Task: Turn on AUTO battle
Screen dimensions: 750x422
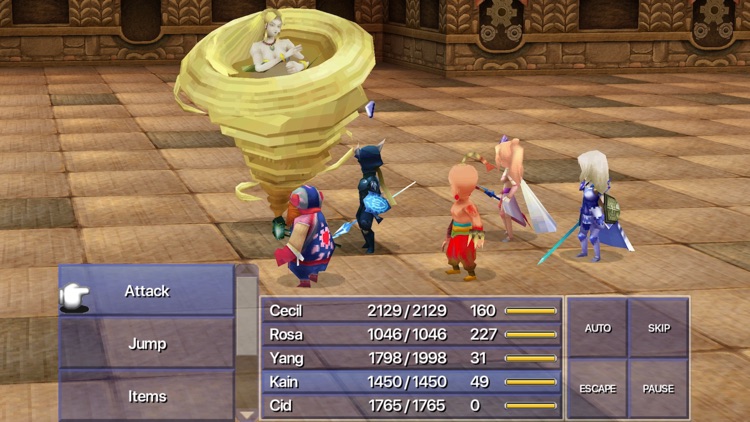Action: [597, 328]
